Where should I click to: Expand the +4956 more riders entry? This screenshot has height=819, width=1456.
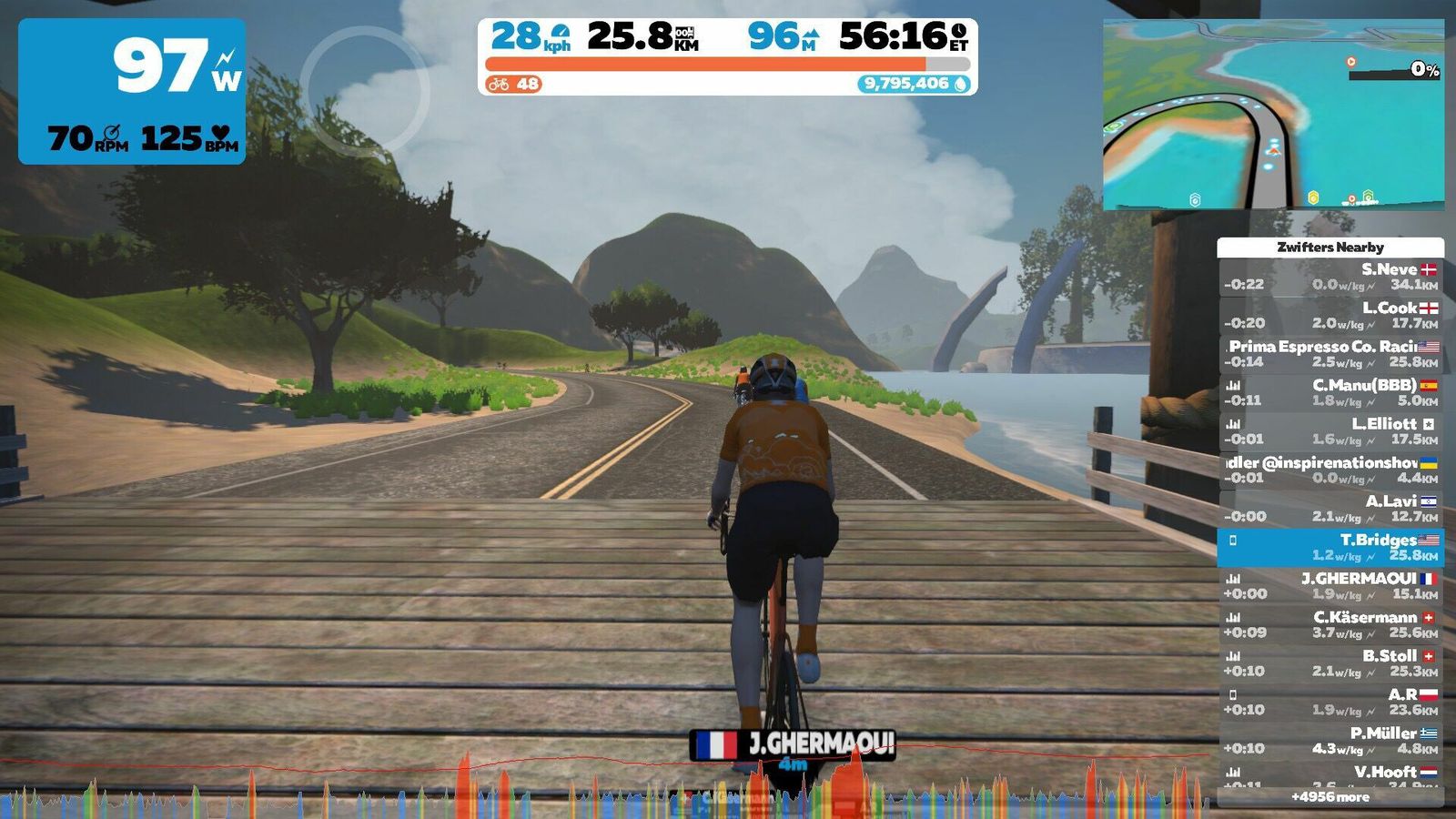[1330, 797]
